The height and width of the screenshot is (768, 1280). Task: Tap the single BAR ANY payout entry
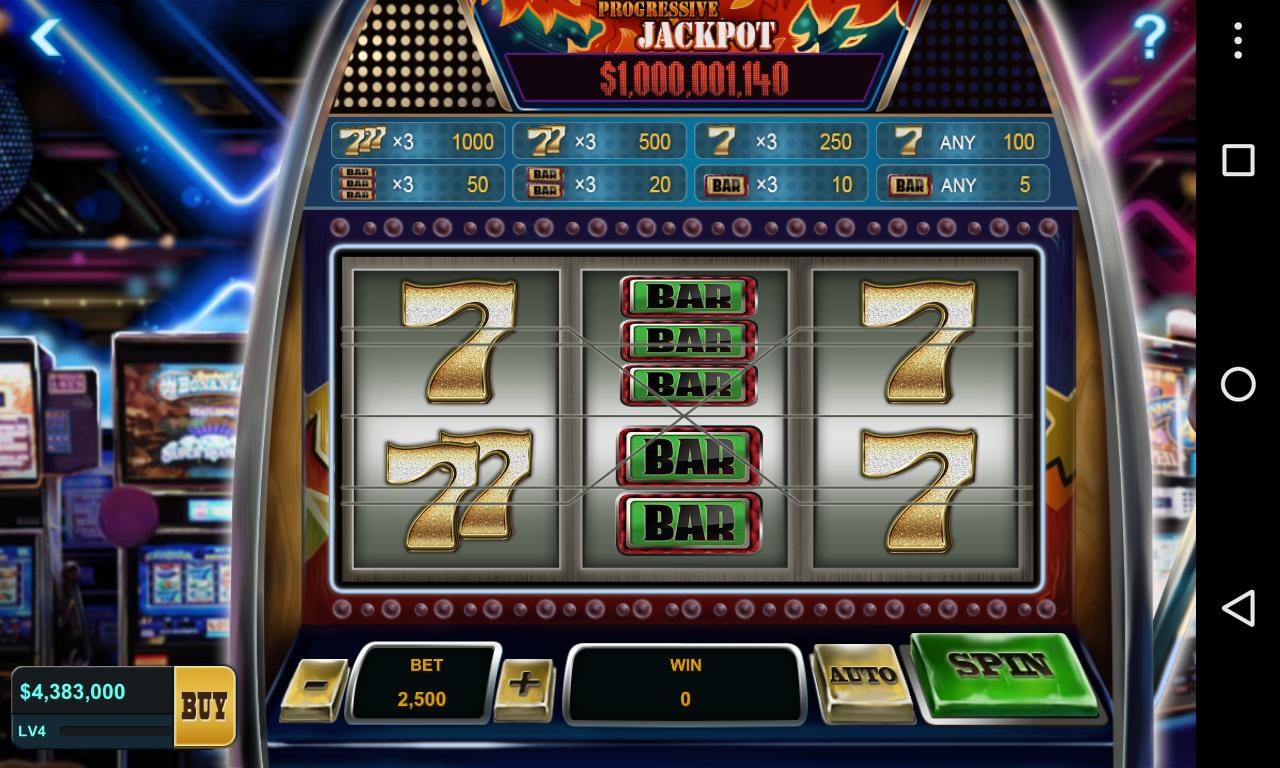click(962, 183)
